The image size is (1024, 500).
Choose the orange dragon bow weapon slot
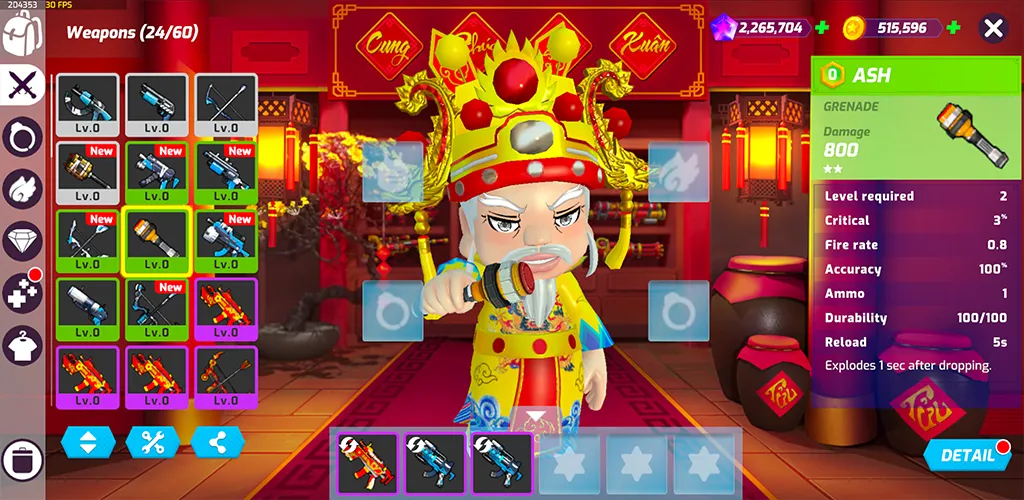[x=225, y=376]
